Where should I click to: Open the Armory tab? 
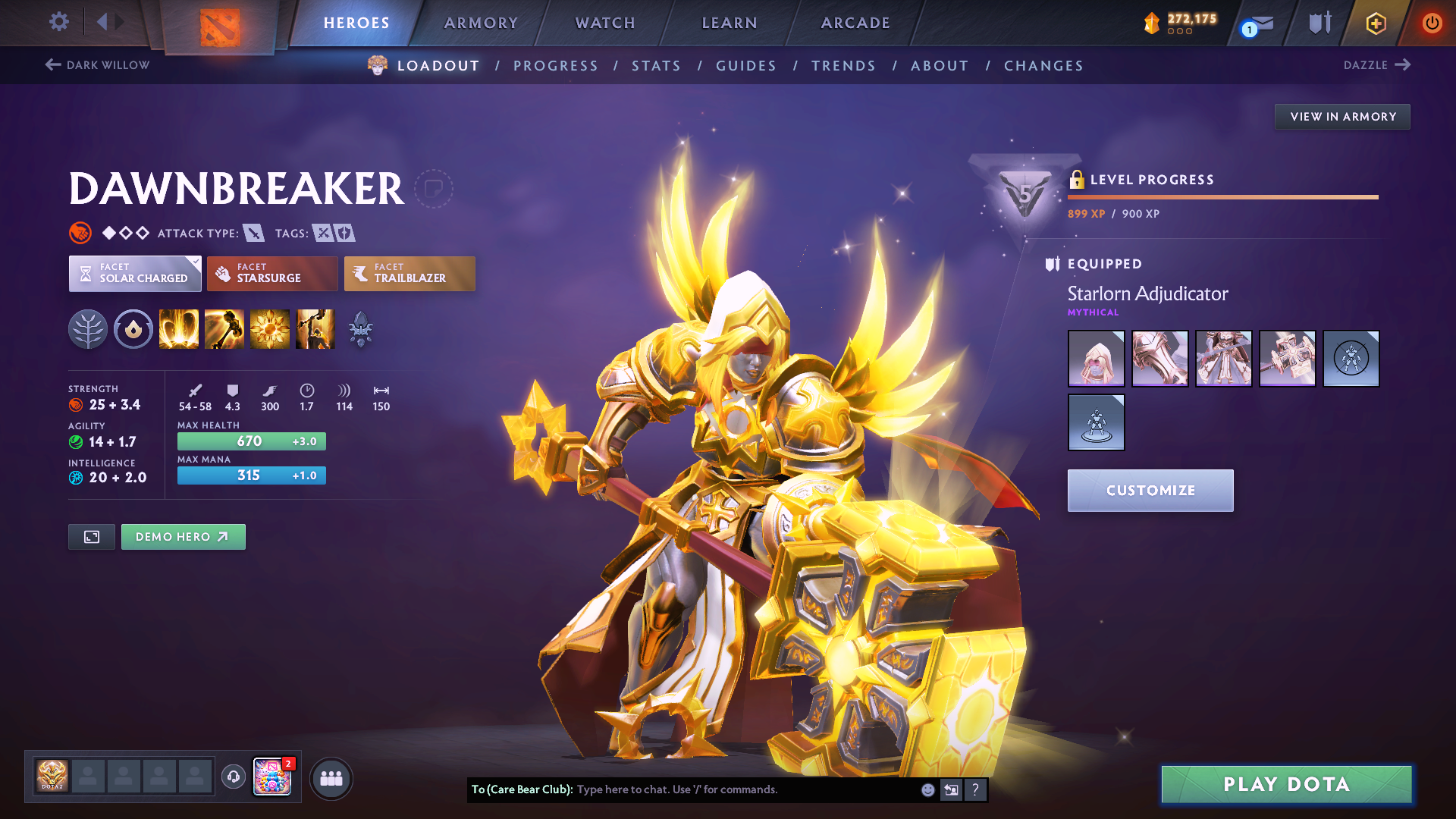(481, 23)
